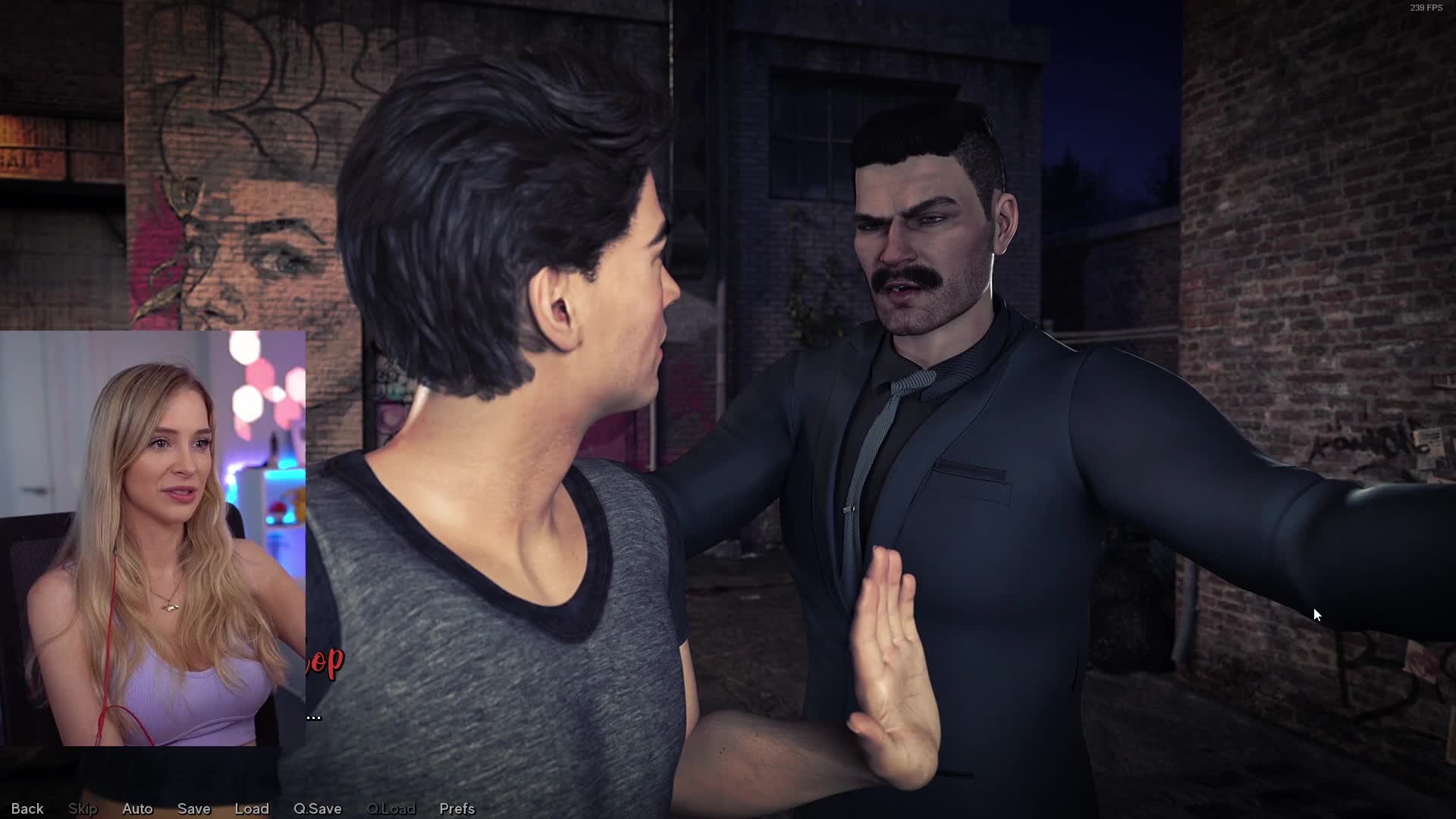Quick save with Q.Save
The width and height of the screenshot is (1456, 819).
tap(317, 808)
